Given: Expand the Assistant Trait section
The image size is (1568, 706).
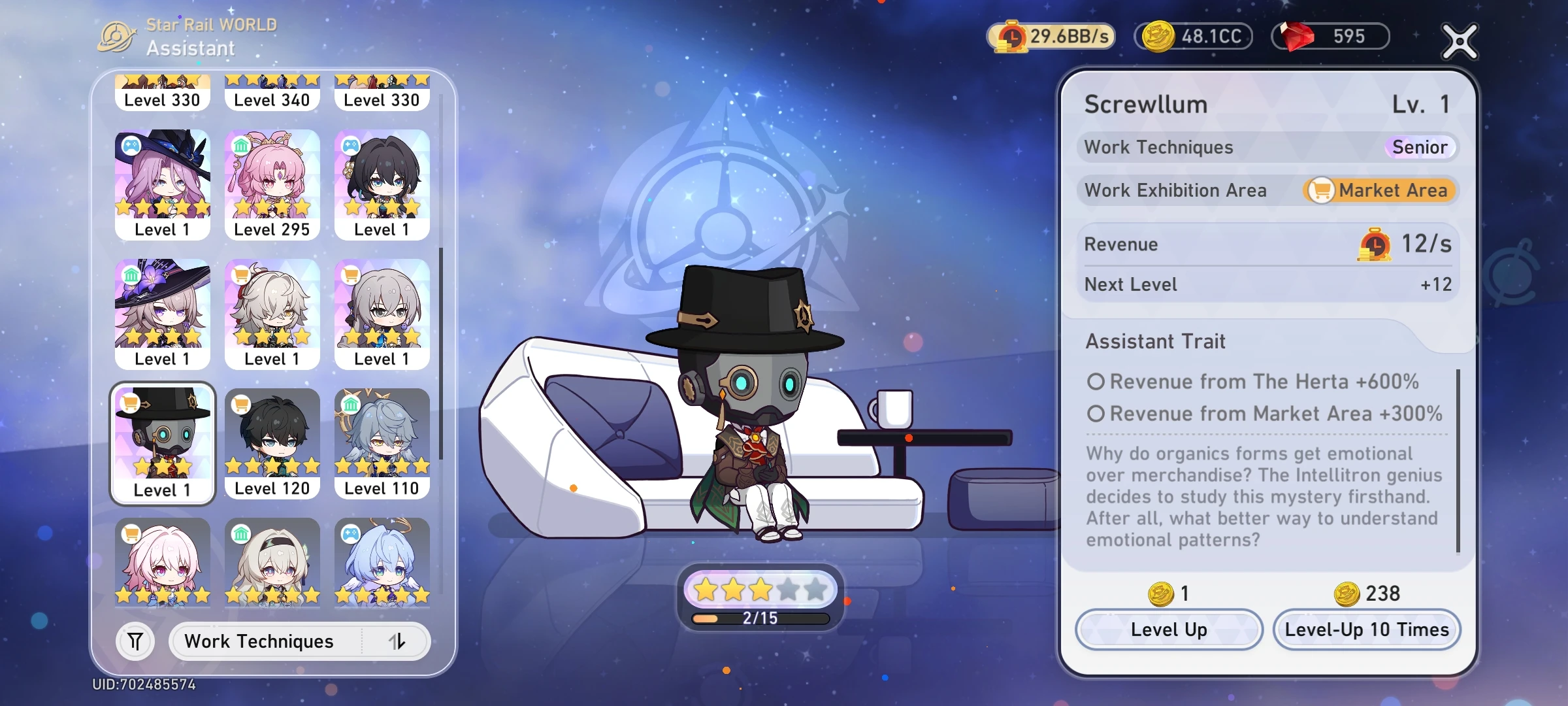Looking at the screenshot, I should 1155,341.
